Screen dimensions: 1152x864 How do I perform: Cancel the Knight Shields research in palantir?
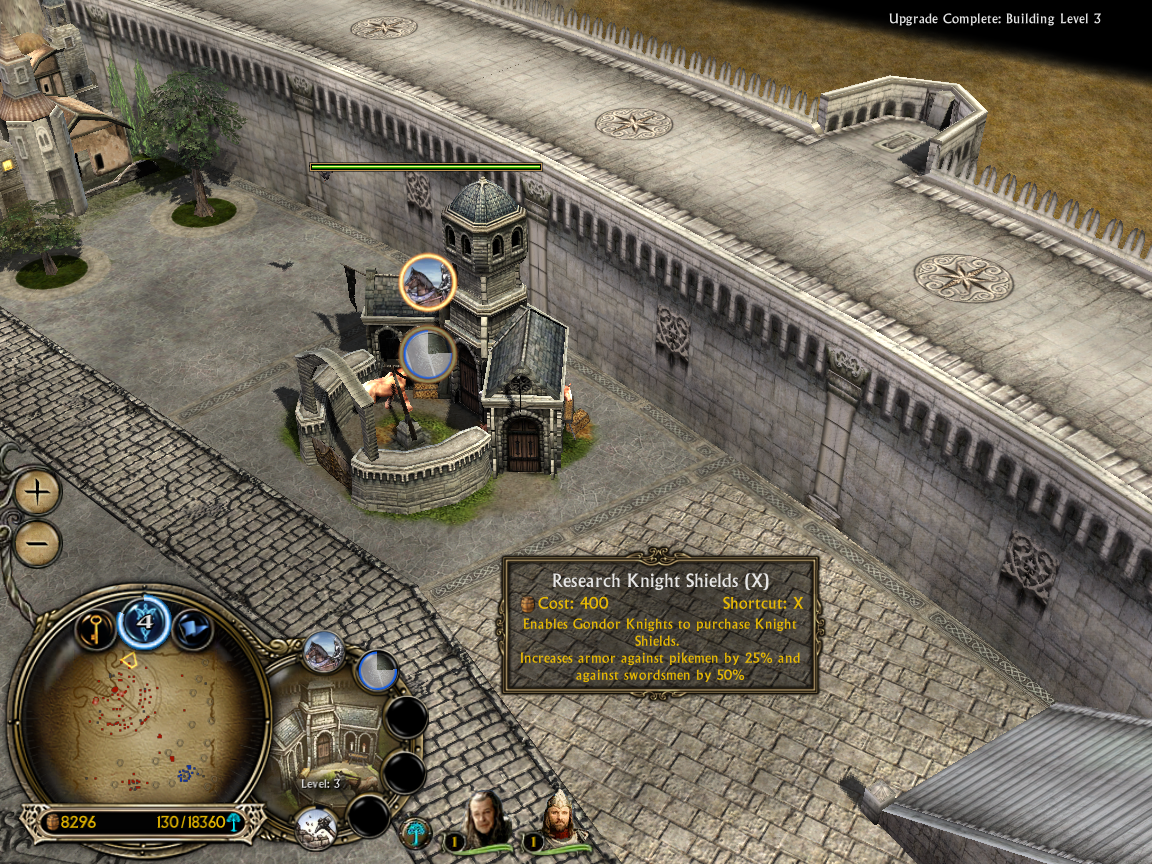pos(377,671)
